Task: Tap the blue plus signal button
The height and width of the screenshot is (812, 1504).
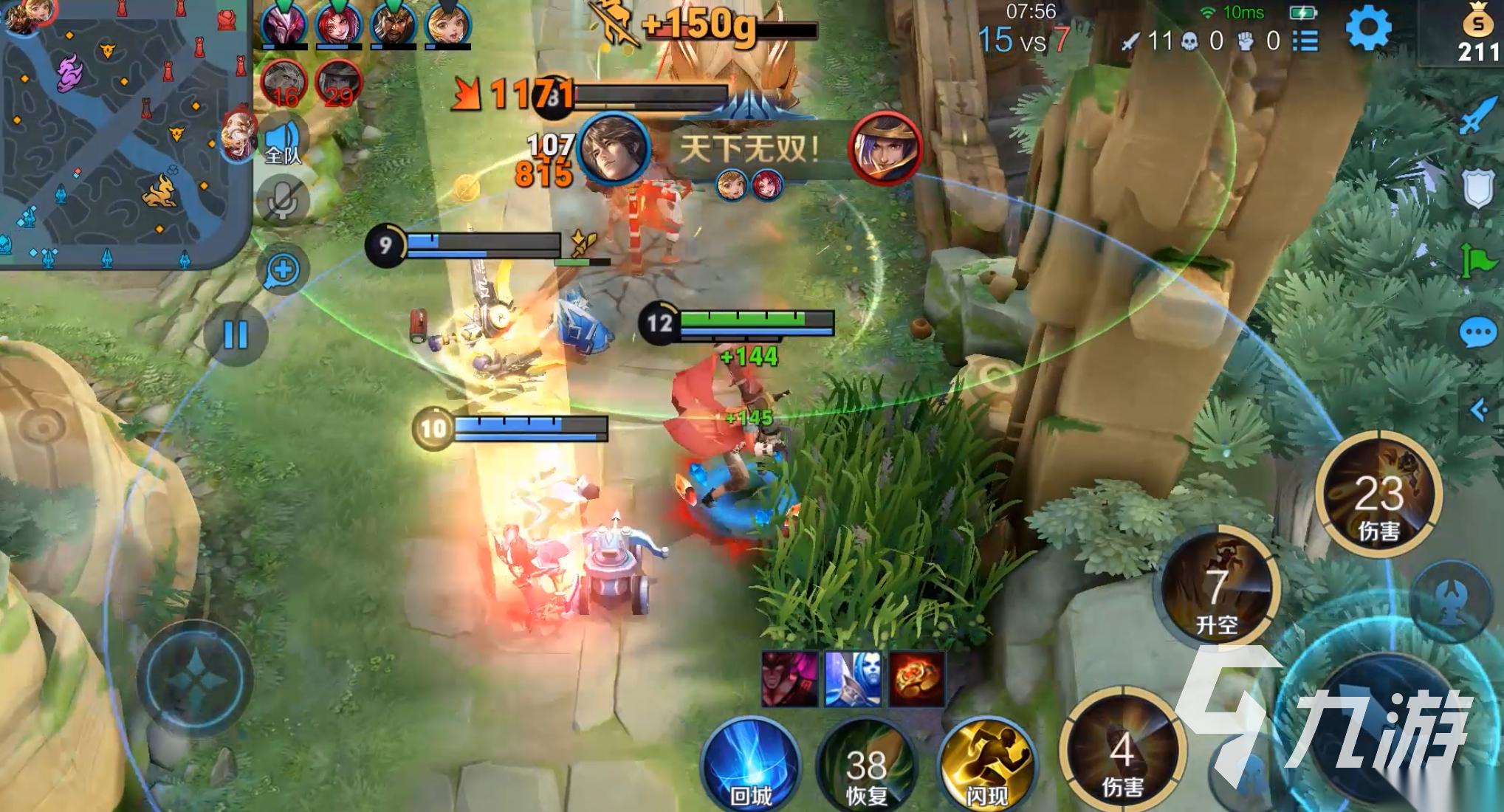Action: pyautogui.click(x=282, y=269)
